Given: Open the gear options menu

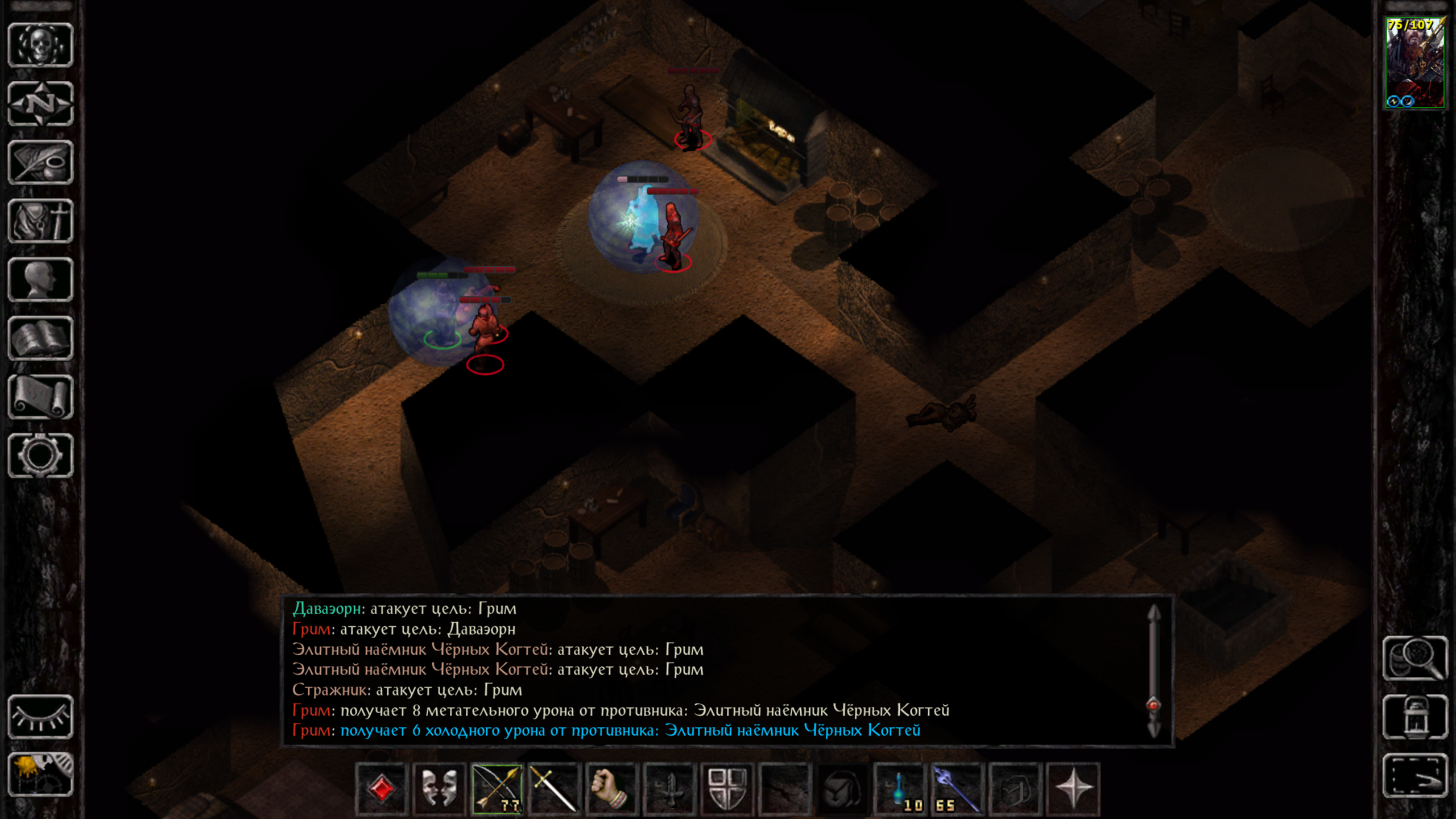Looking at the screenshot, I should point(40,456).
